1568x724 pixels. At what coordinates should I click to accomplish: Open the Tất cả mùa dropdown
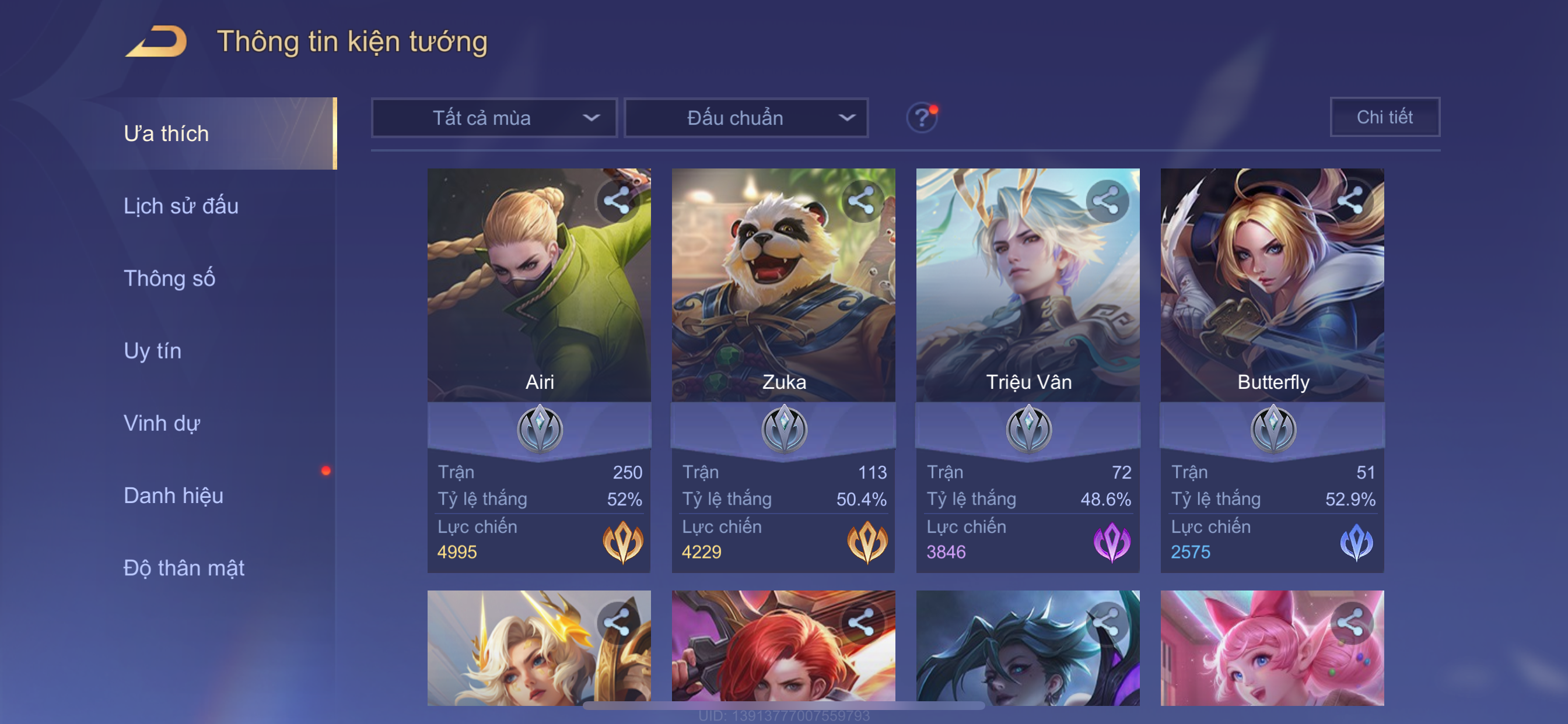(x=494, y=117)
